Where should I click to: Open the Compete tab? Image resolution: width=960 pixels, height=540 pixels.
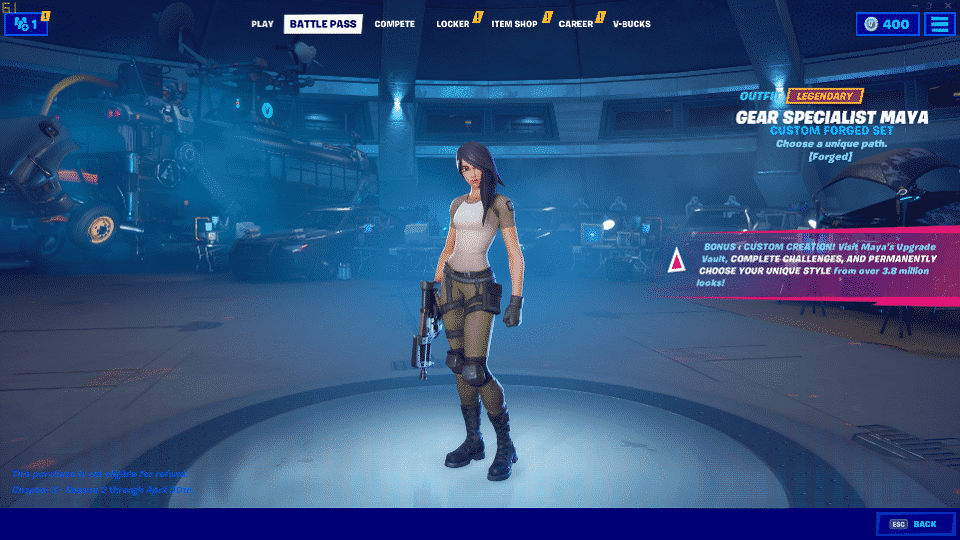coord(394,24)
